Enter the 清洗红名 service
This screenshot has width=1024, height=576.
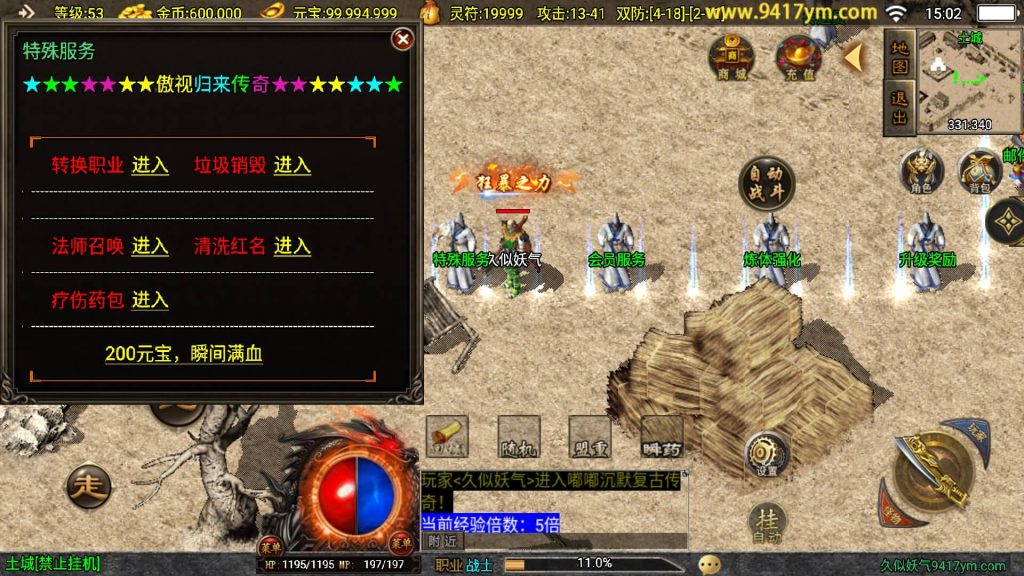coord(292,246)
